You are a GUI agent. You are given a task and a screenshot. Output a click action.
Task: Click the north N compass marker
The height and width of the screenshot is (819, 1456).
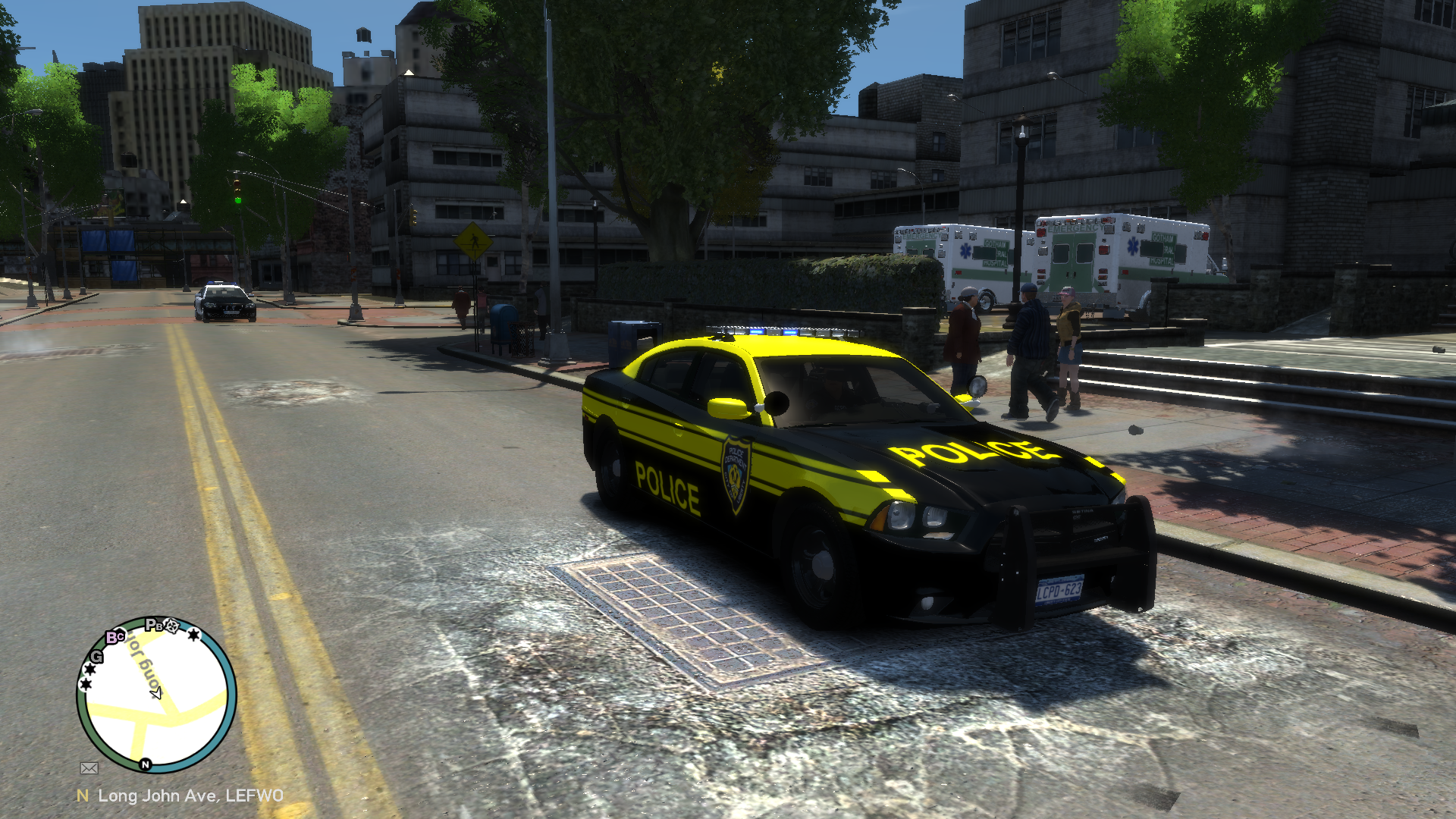(x=145, y=764)
